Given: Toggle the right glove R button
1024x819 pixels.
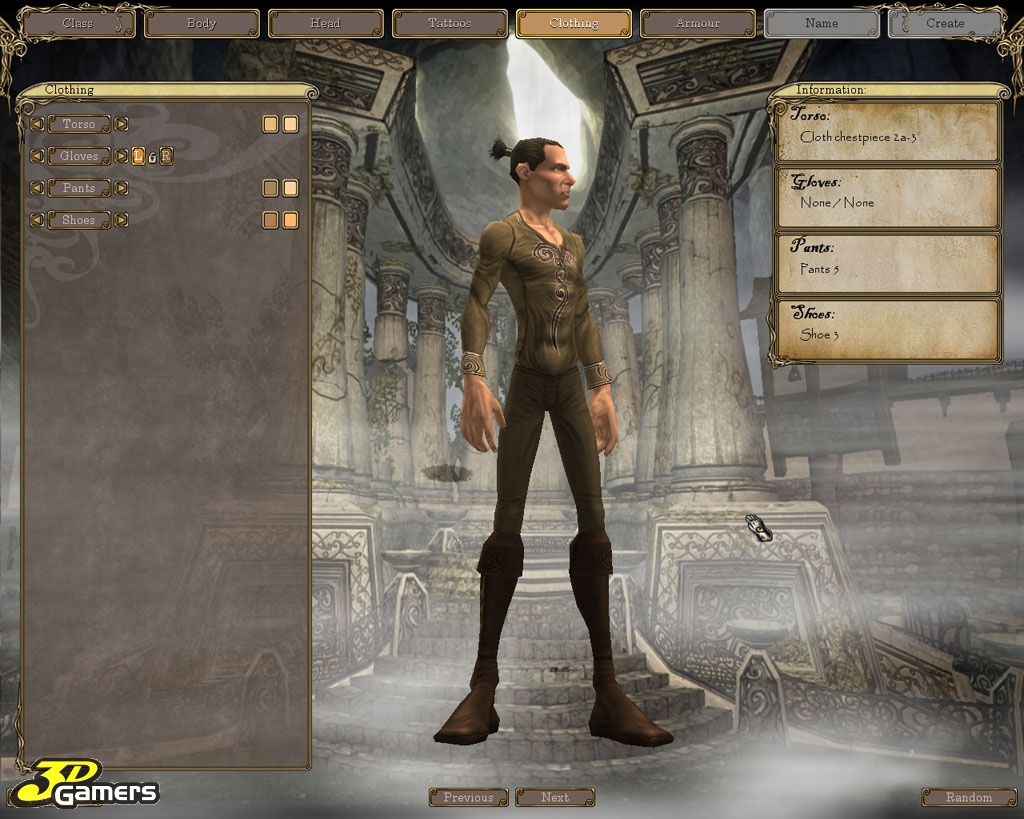Looking at the screenshot, I should tap(166, 156).
